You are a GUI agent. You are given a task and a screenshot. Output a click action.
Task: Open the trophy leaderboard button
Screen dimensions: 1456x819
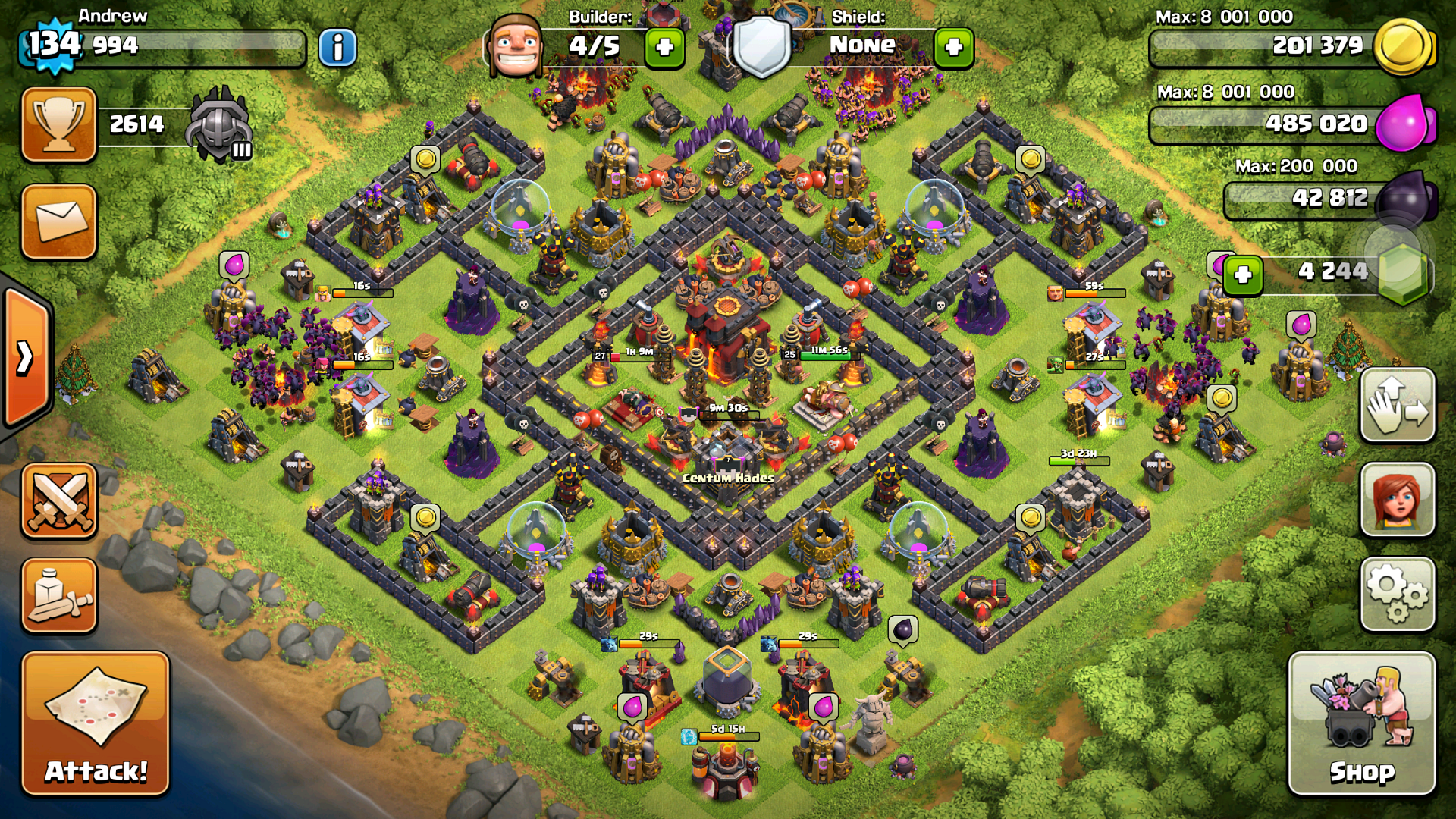[59, 124]
